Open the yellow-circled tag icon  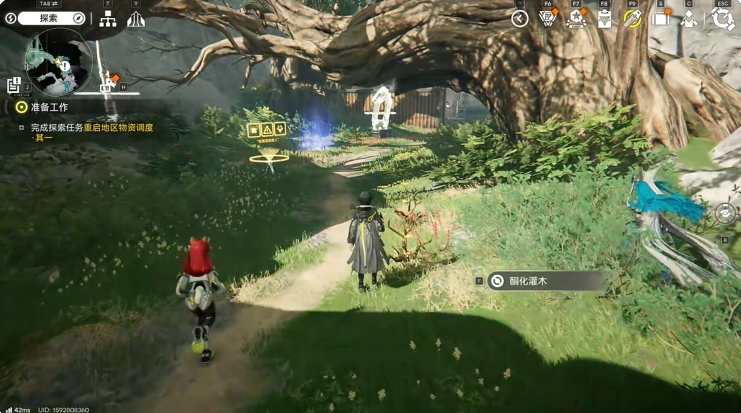[x=632, y=18]
